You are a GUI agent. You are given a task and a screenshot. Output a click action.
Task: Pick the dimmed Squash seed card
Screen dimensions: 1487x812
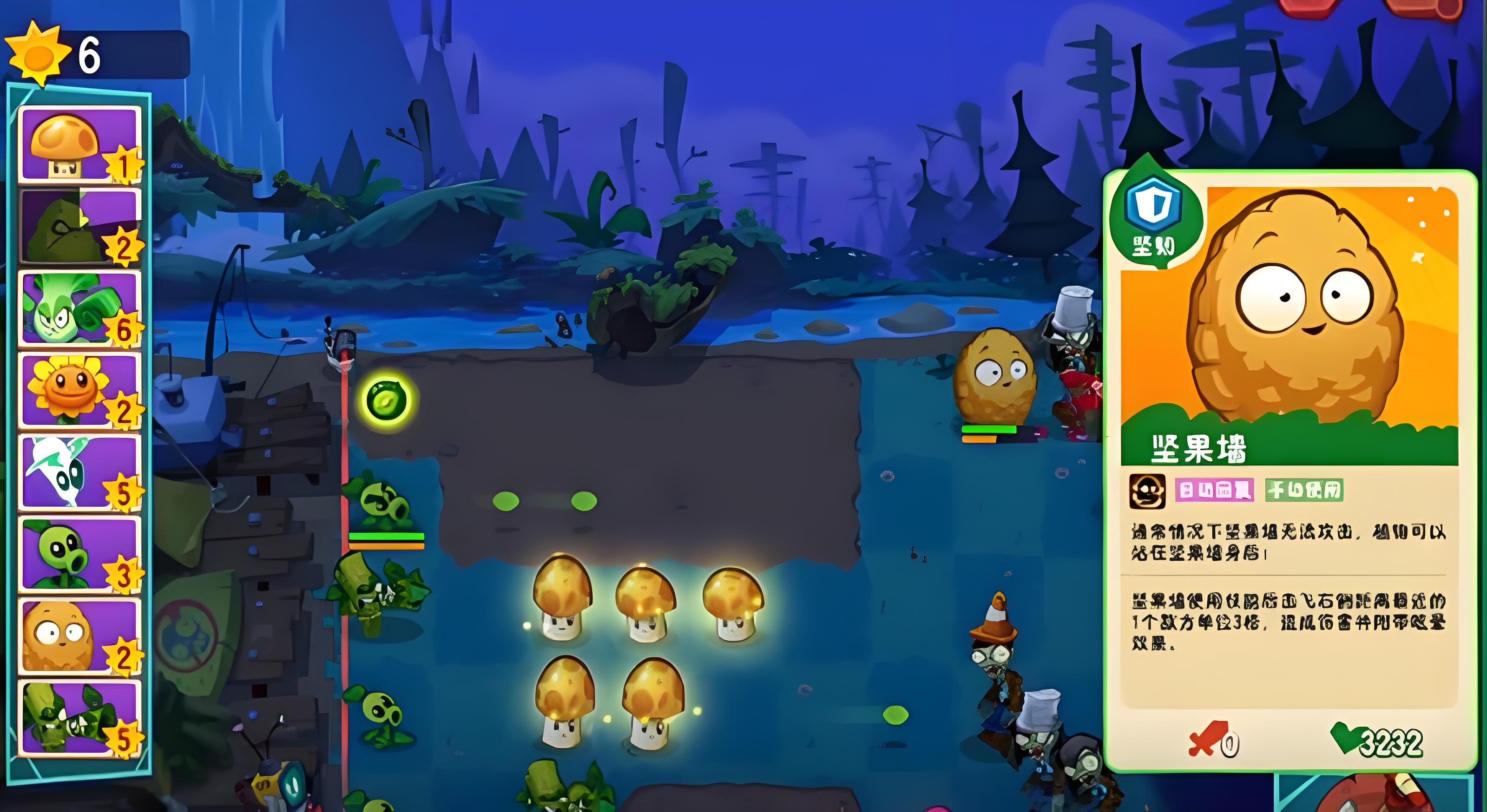pos(79,226)
